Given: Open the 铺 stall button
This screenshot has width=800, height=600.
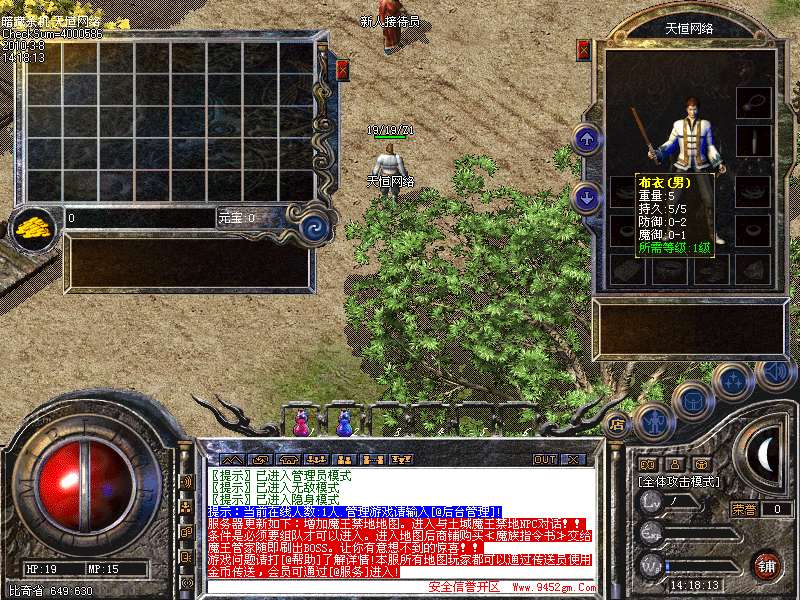Looking at the screenshot, I should click(767, 565).
